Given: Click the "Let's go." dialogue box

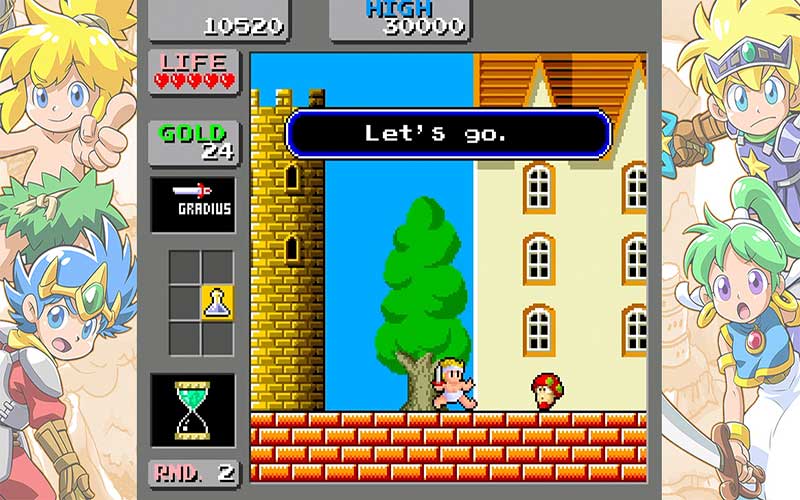Looking at the screenshot, I should (x=448, y=133).
